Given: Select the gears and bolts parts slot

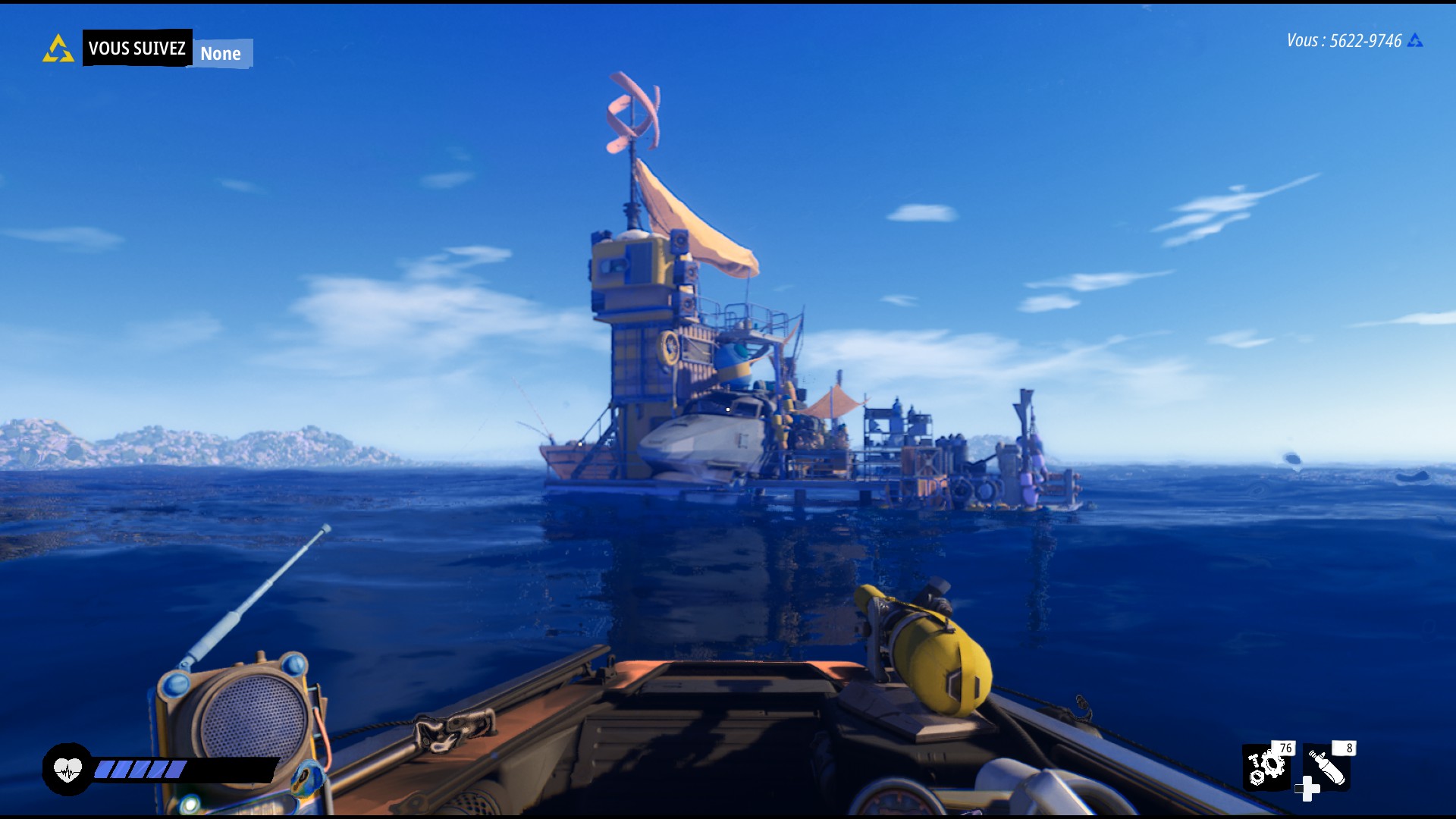Looking at the screenshot, I should pyautogui.click(x=1266, y=766).
